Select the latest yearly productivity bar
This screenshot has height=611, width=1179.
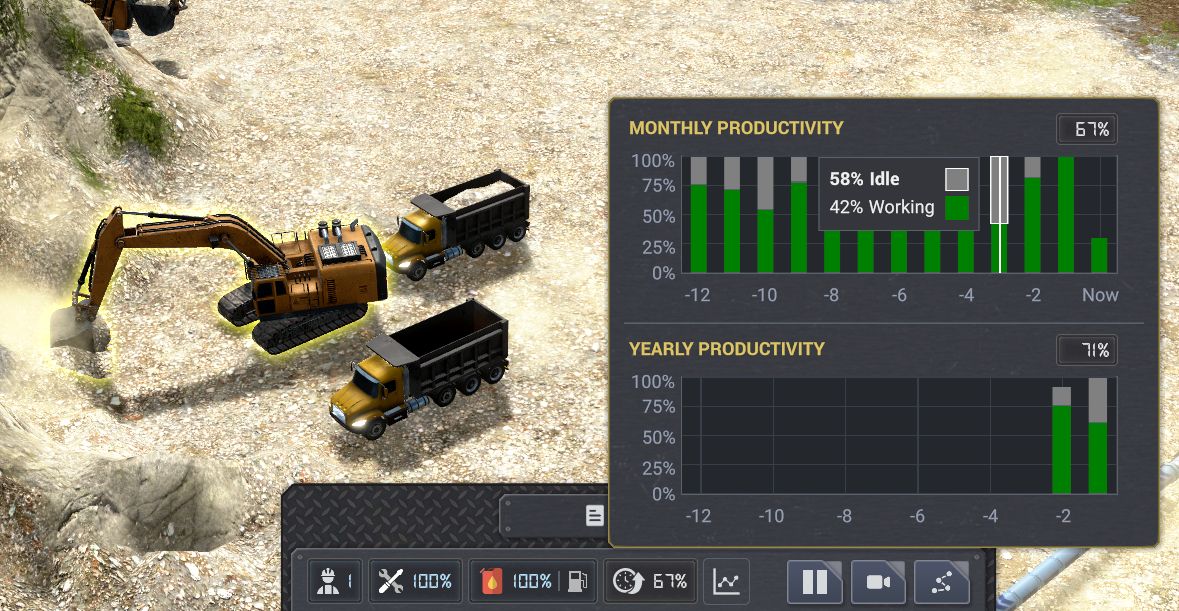click(1098, 436)
